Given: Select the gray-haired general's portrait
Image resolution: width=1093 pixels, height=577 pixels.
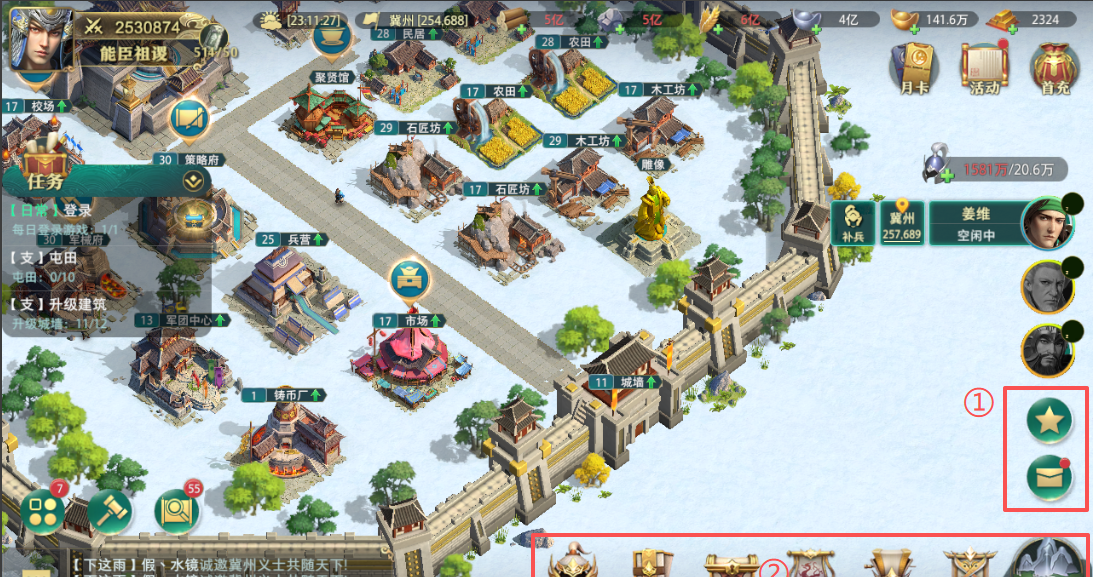Looking at the screenshot, I should coord(1047,288).
